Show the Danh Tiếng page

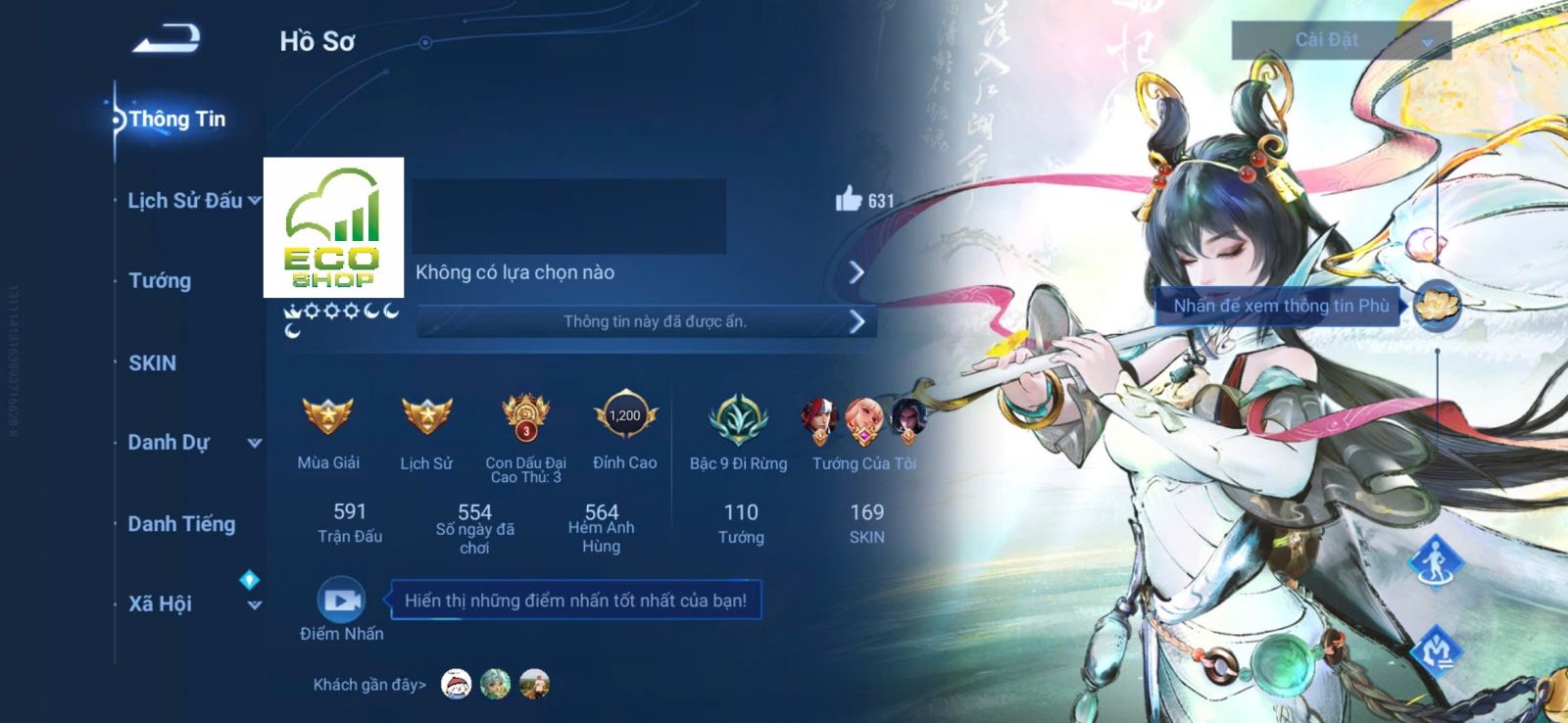pos(181,524)
